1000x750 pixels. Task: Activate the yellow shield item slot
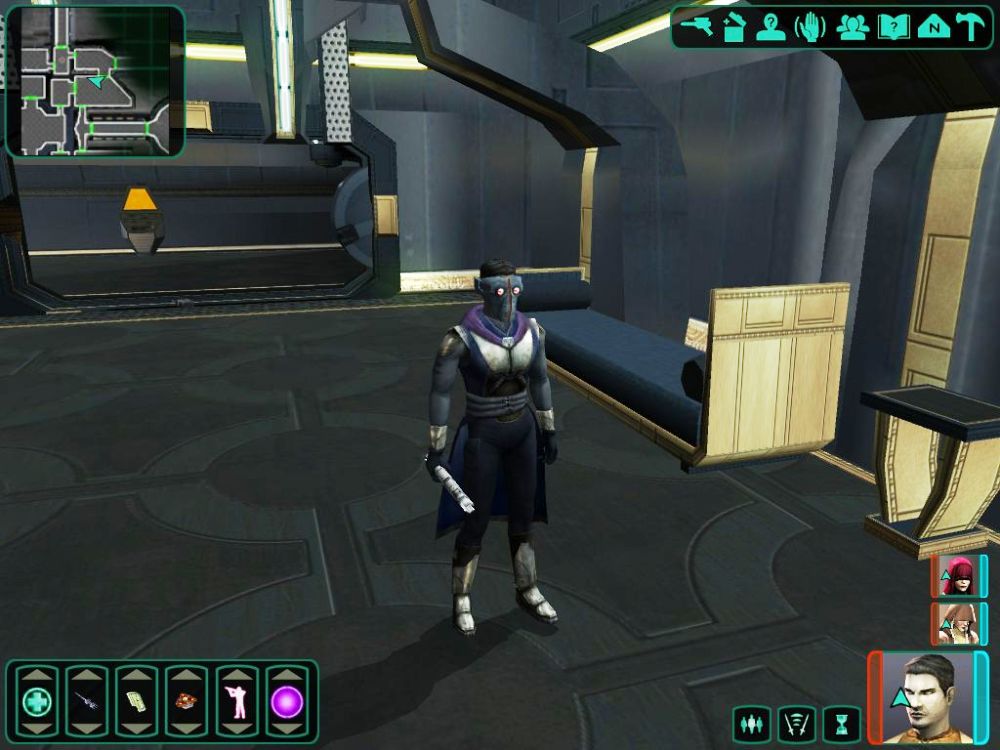pos(137,702)
